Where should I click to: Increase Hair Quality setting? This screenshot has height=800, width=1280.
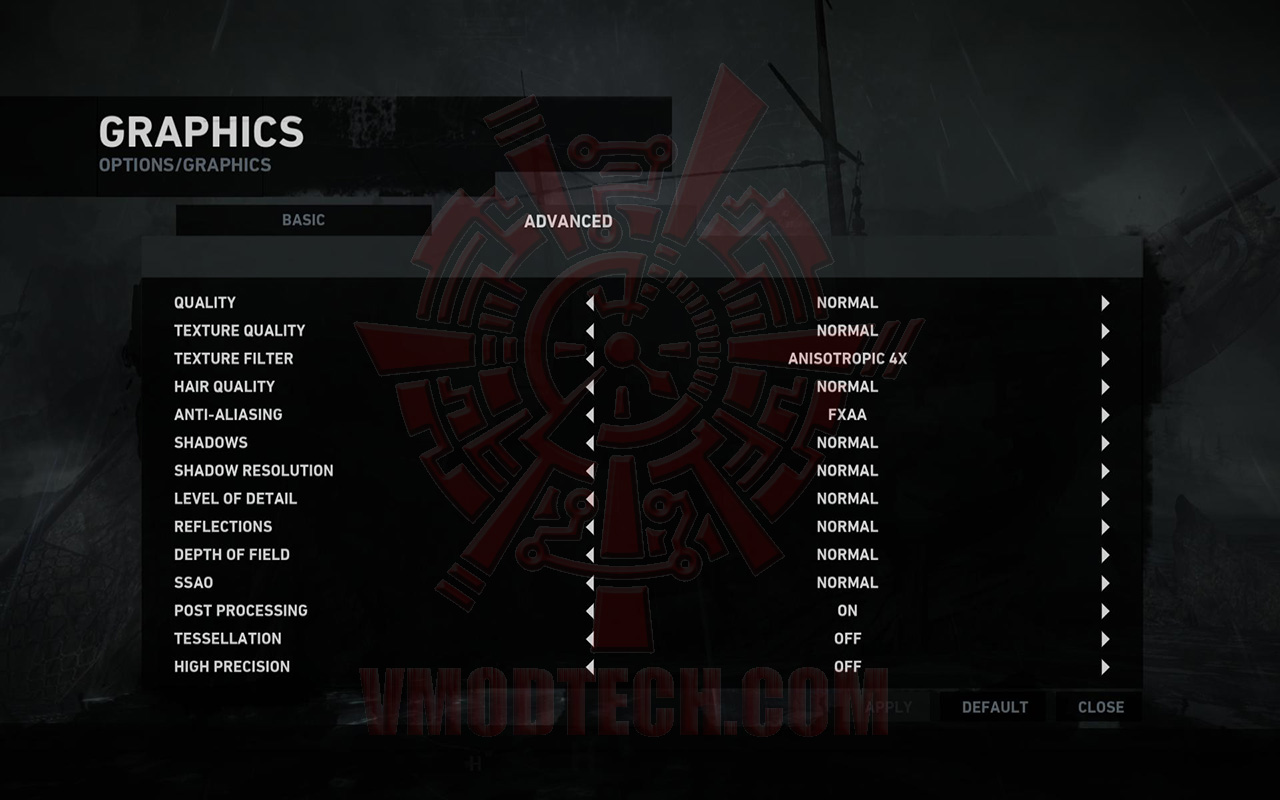pyautogui.click(x=1104, y=386)
